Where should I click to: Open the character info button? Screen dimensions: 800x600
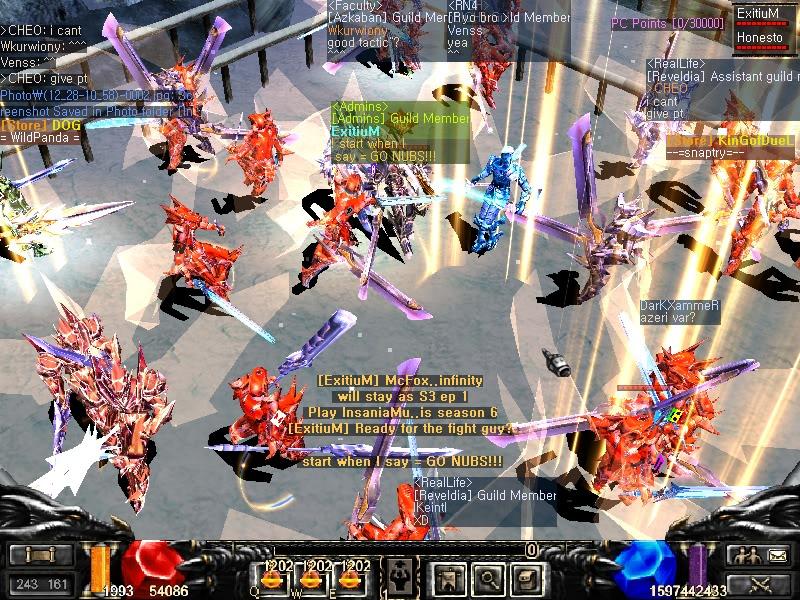click(448, 578)
